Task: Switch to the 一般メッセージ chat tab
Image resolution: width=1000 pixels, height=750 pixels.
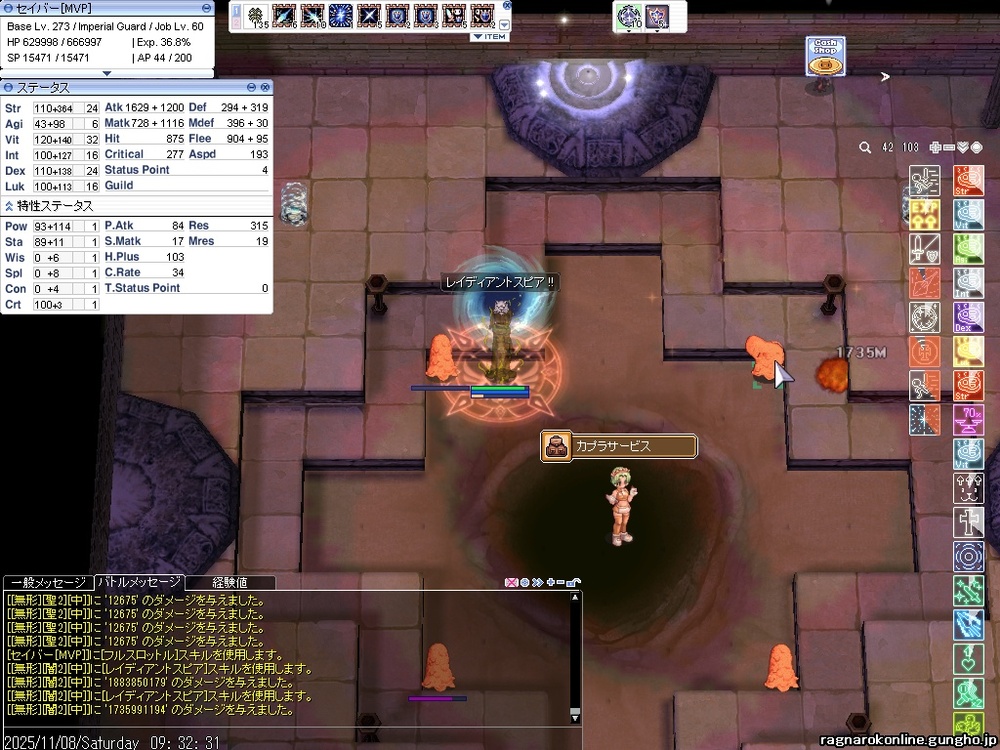Action: [47, 582]
